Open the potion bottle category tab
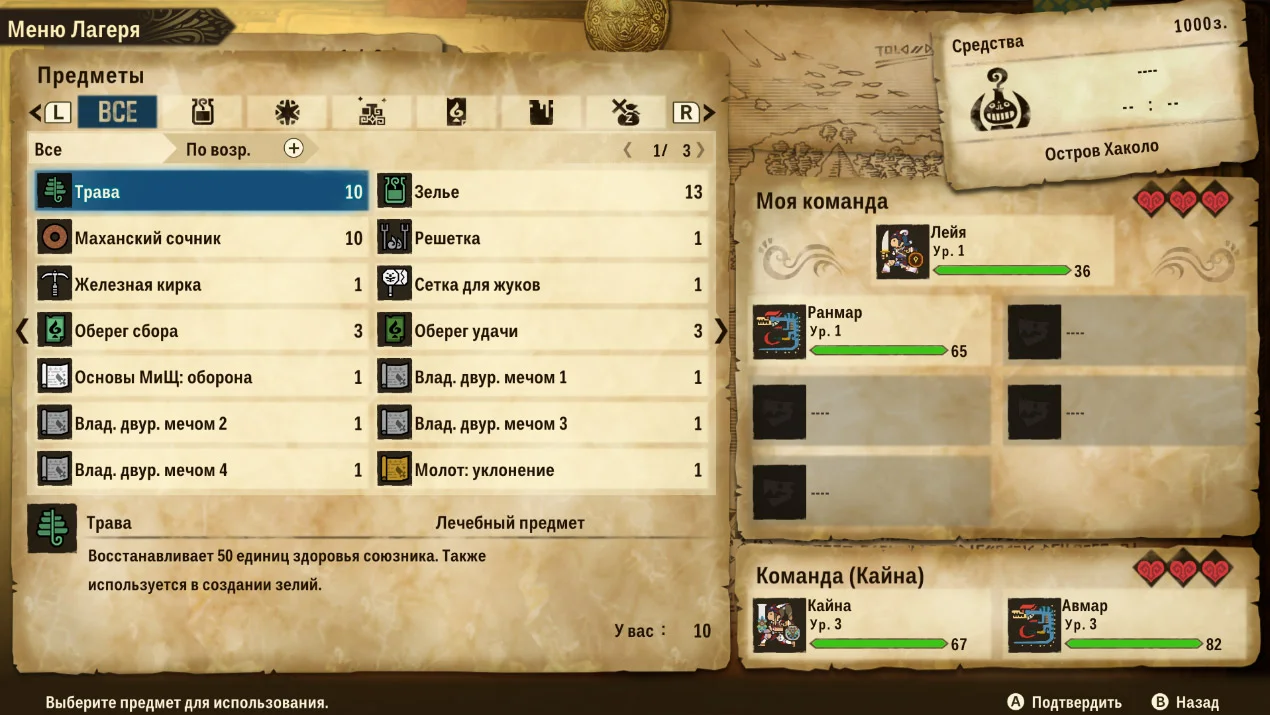Image resolution: width=1270 pixels, height=715 pixels. [203, 112]
